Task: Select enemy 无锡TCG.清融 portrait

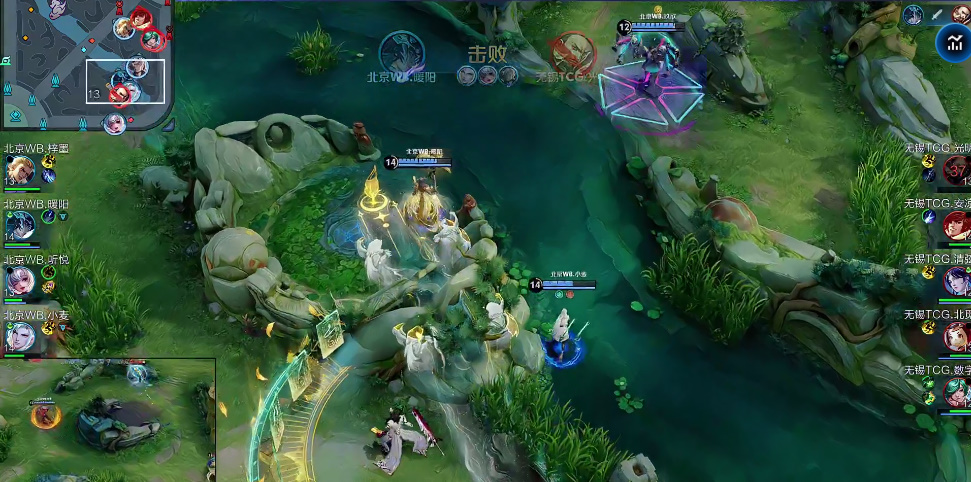Action: [x=957, y=280]
